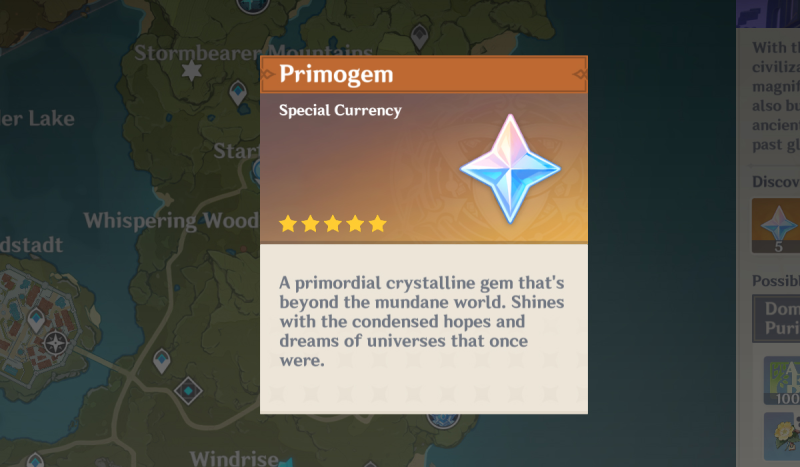Screen dimensions: 800x467
Task: Select the teleport waypoint below Stormbearer Mountains label
Action: (x=238, y=94)
